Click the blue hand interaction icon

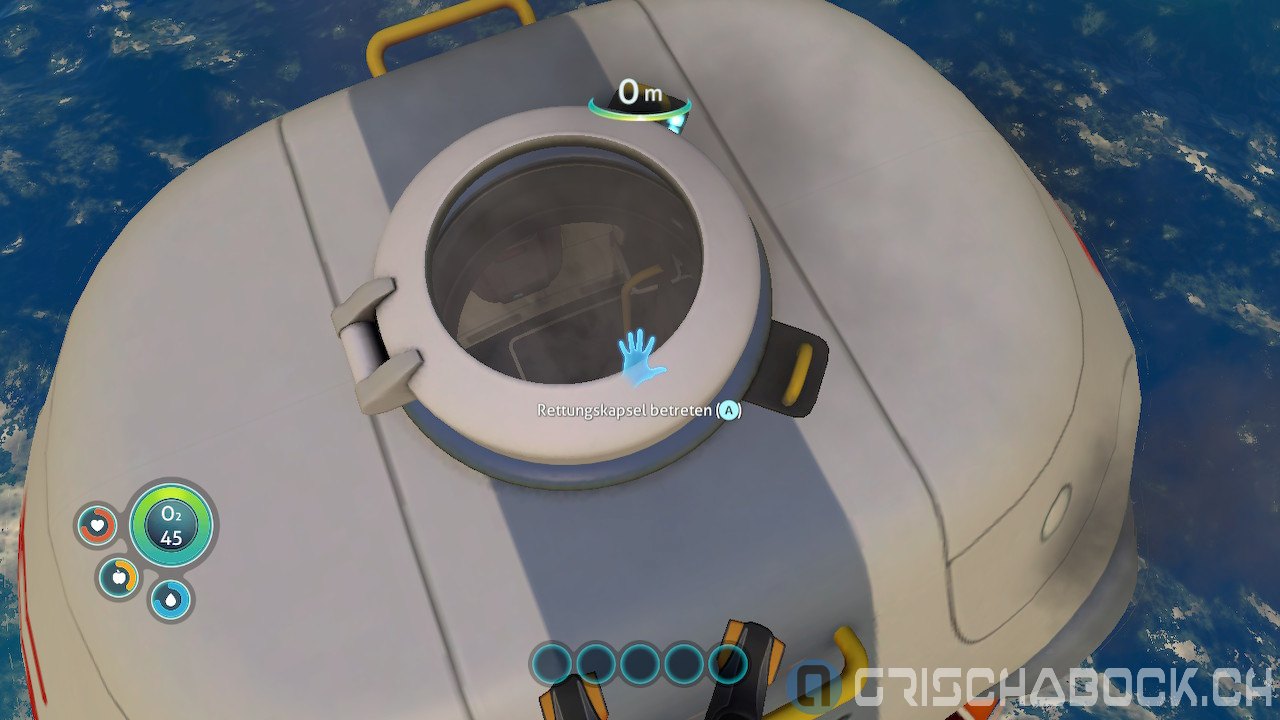[x=640, y=359]
